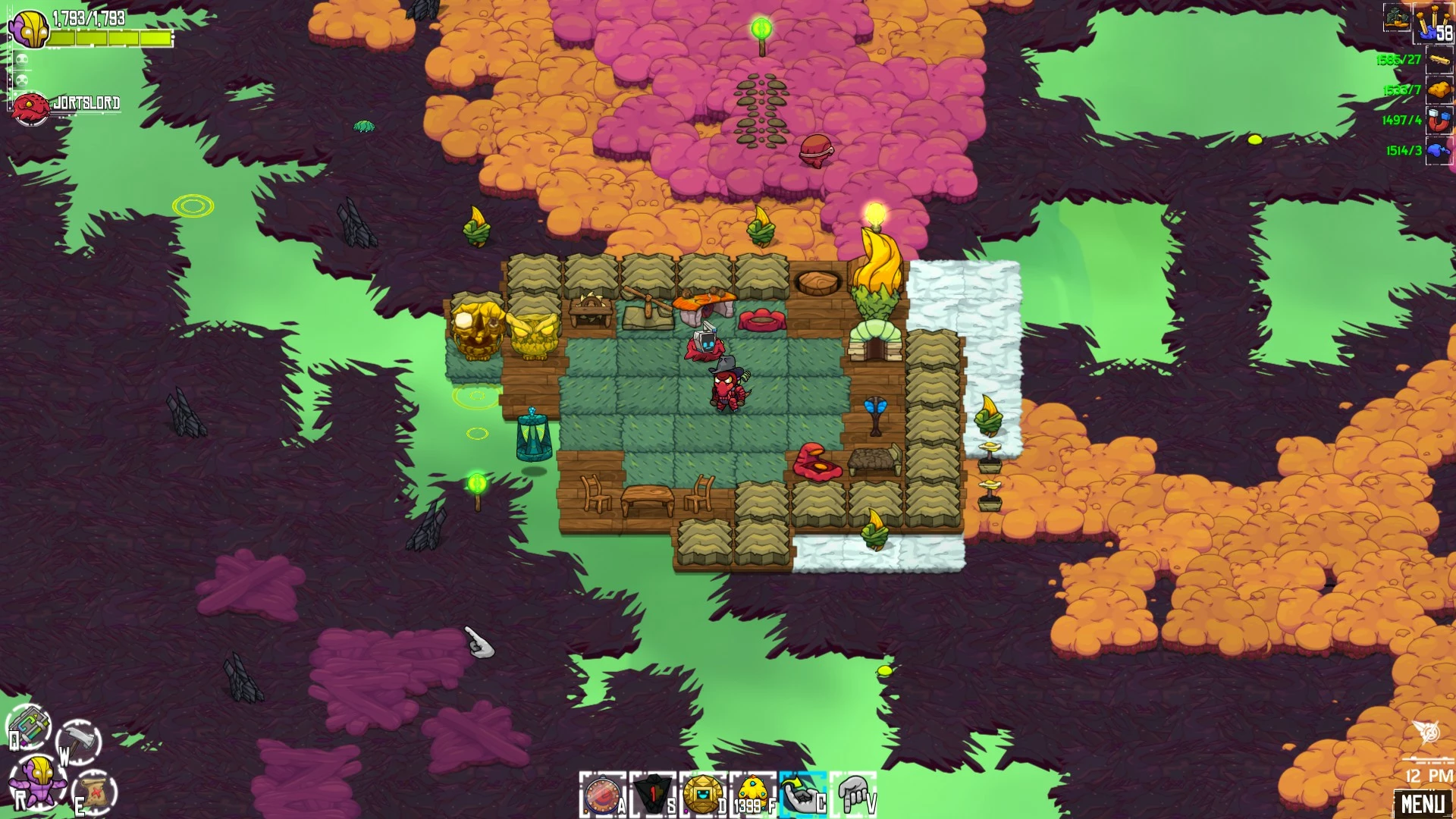The width and height of the screenshot is (1456, 819).
Task: Click the compass icon above the clock
Action: 1429,733
